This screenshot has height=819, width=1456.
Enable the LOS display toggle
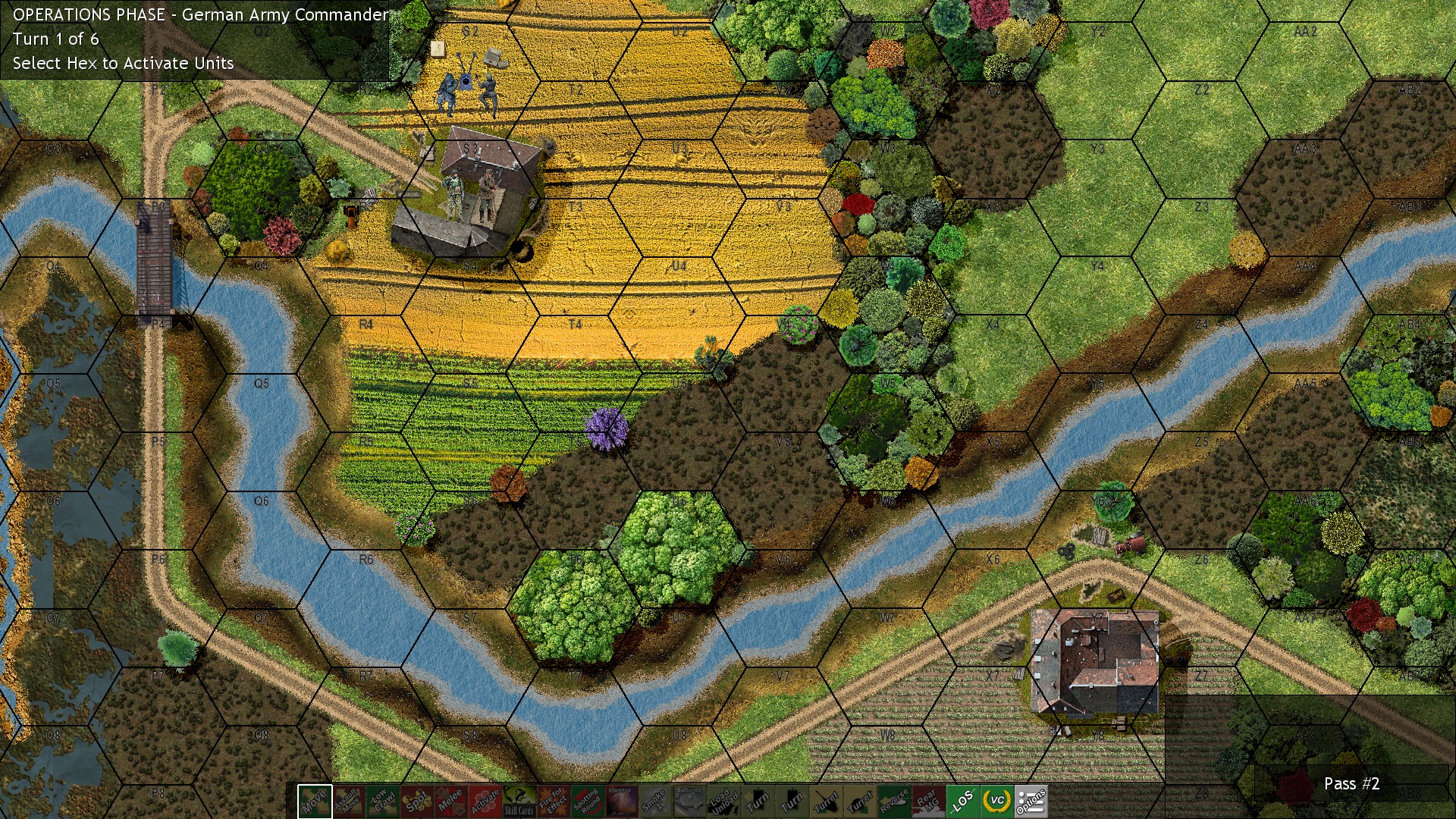tap(965, 802)
